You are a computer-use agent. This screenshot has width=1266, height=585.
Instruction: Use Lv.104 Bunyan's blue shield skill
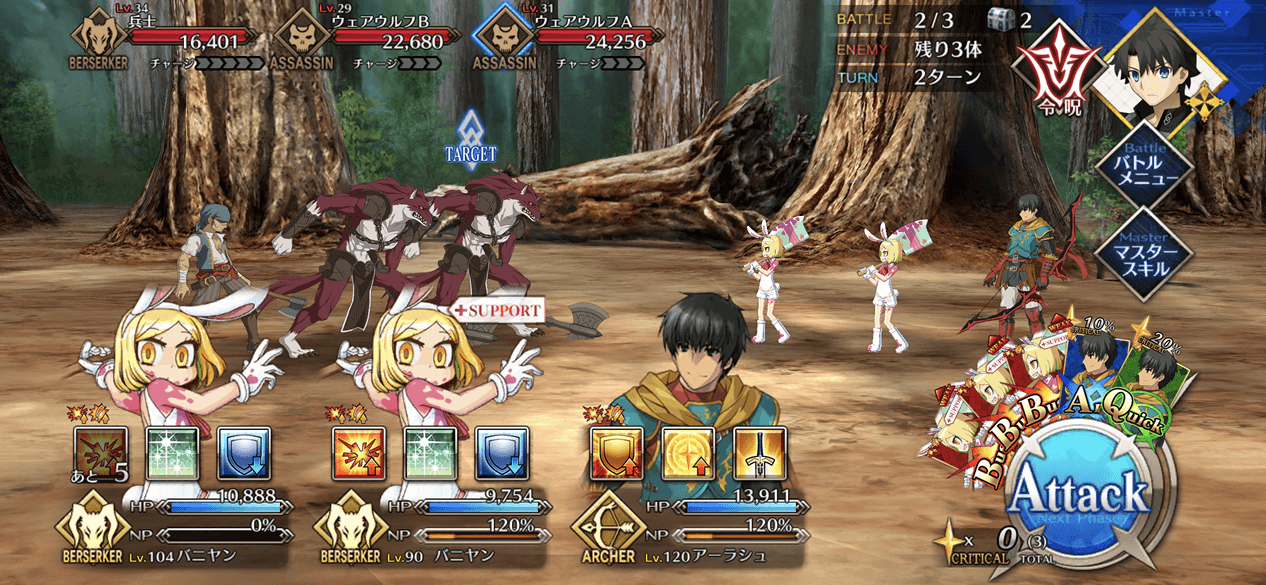pos(244,452)
